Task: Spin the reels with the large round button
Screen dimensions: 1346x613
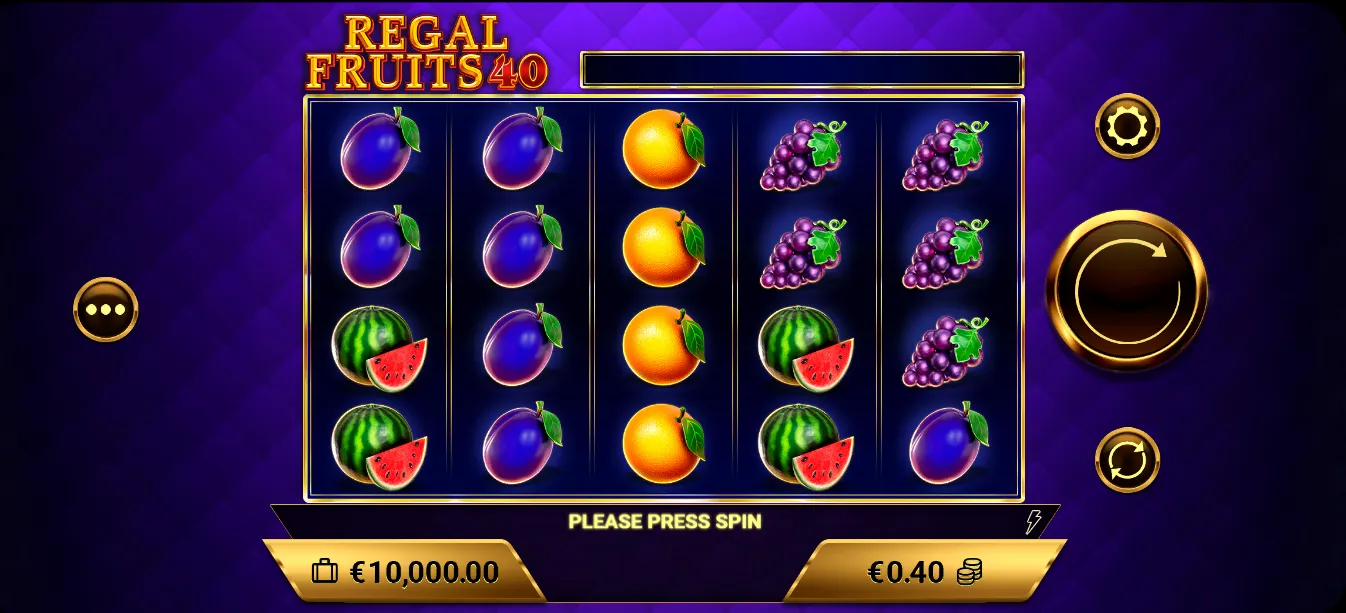Action: pyautogui.click(x=1126, y=290)
